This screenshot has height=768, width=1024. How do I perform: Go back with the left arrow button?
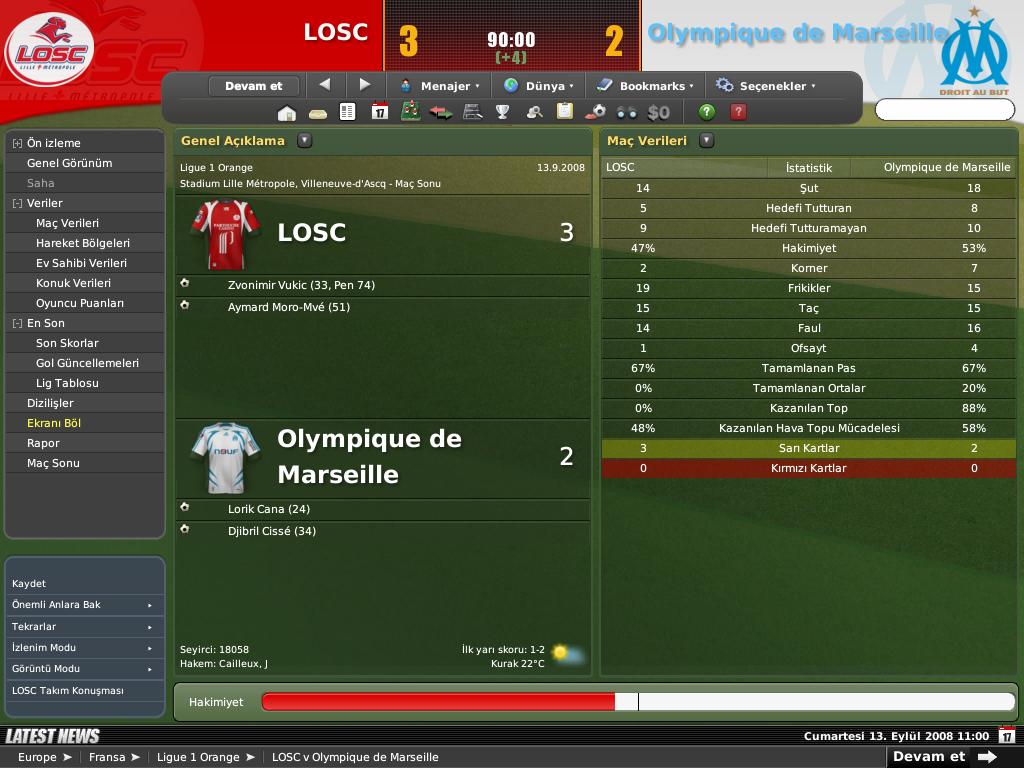(324, 85)
